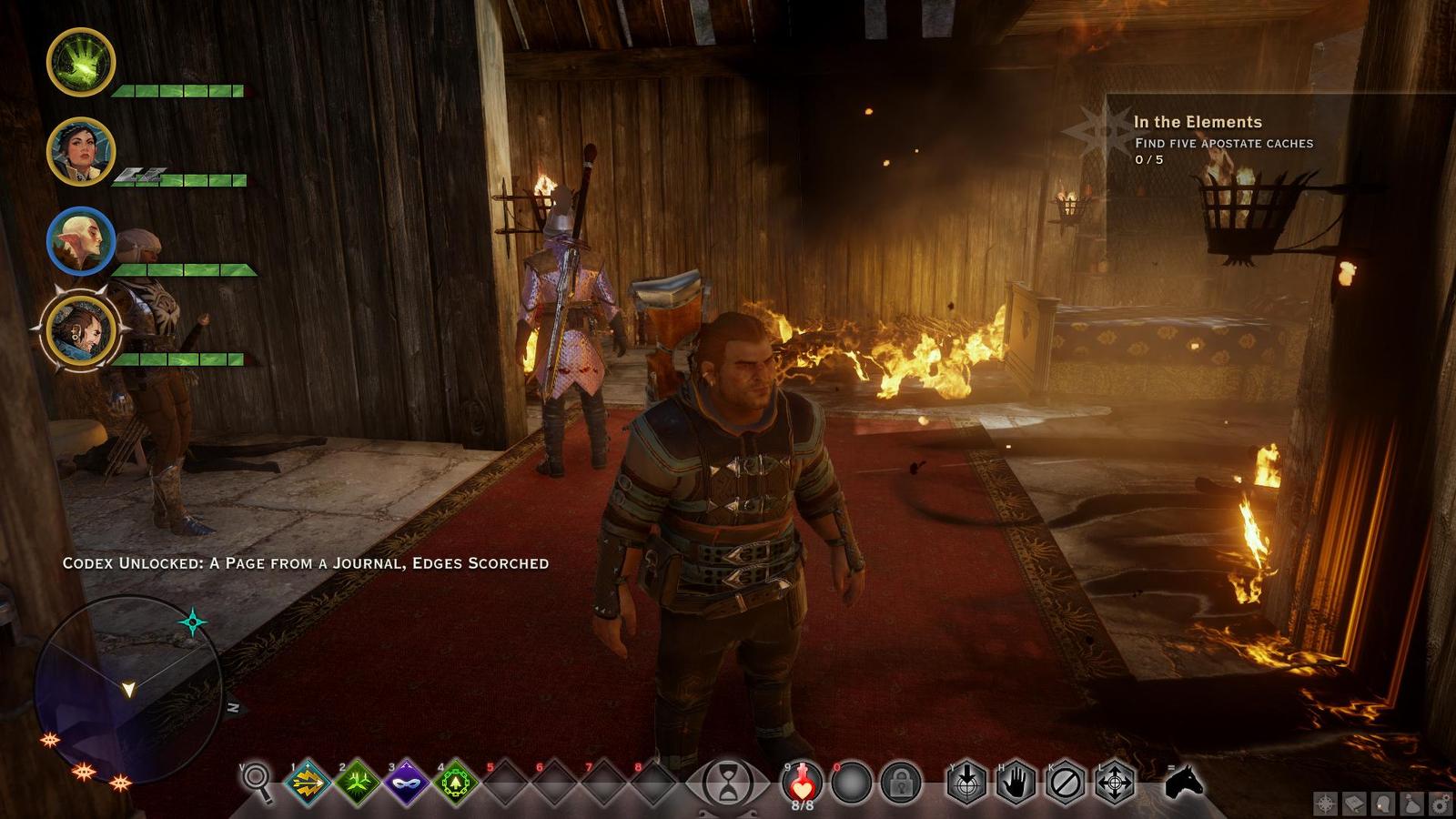Switch to the dark-haired woman party portrait

click(81, 151)
